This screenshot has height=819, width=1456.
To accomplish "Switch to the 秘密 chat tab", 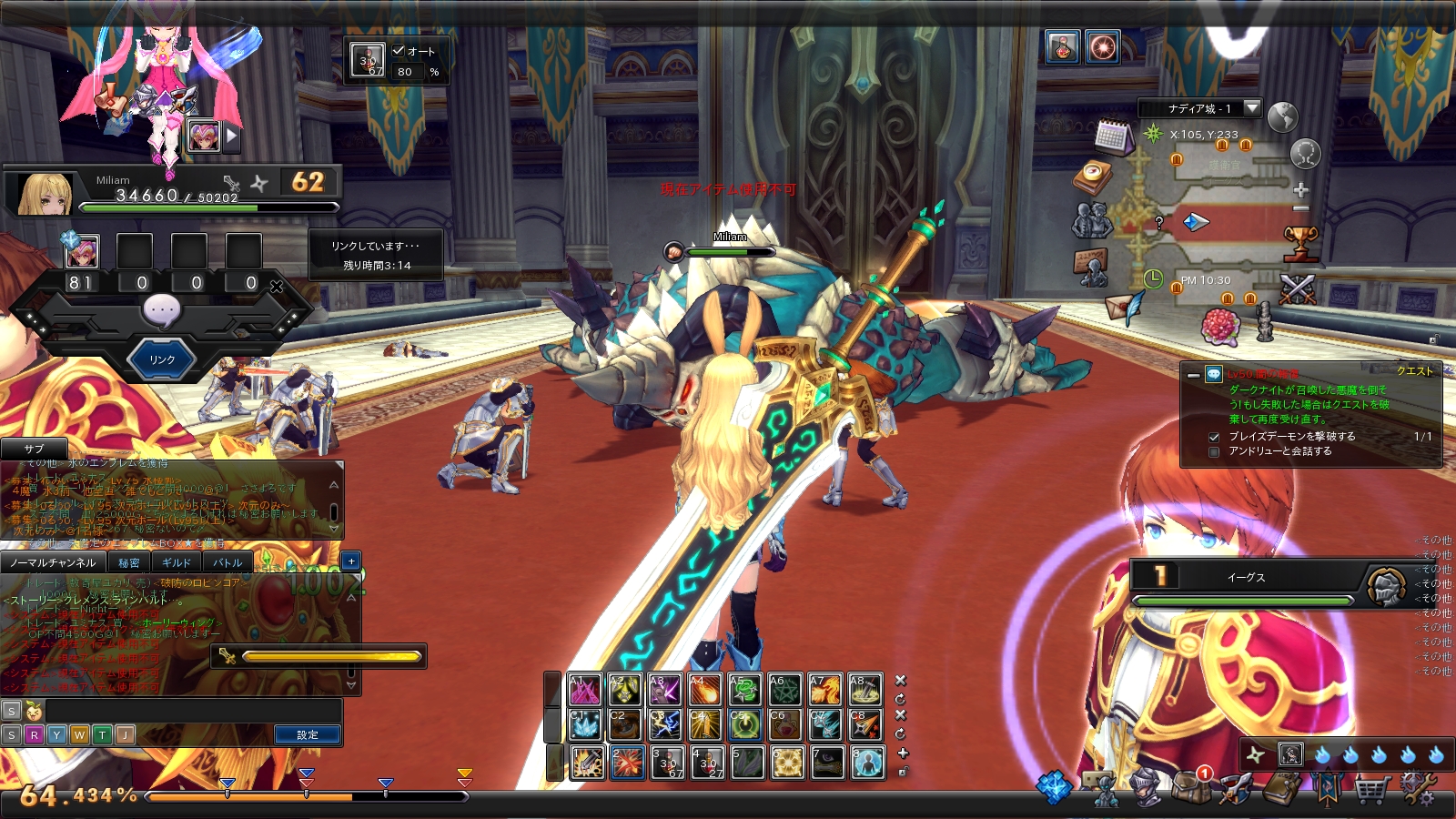I will pyautogui.click(x=129, y=562).
